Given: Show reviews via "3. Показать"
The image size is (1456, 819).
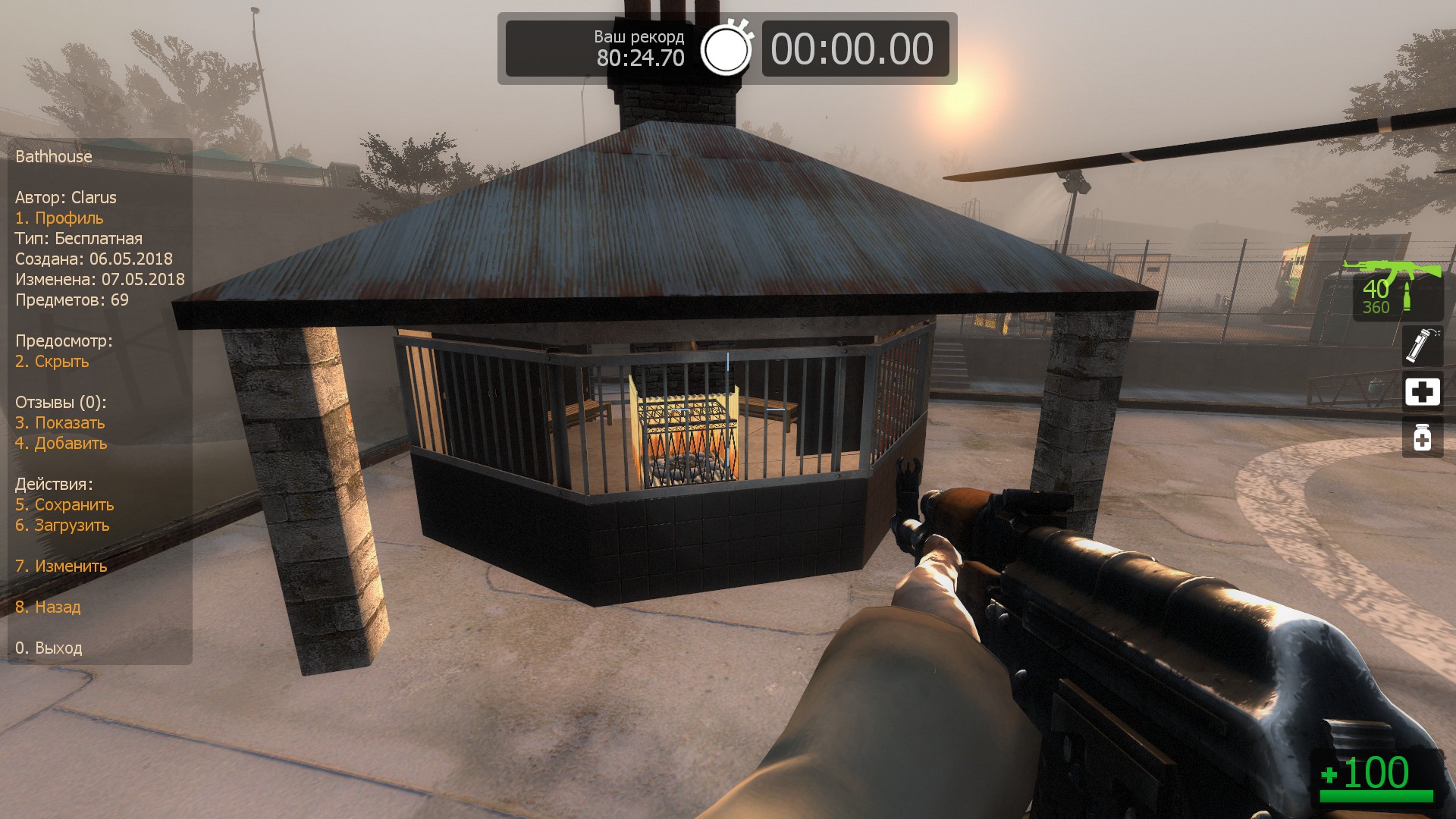Looking at the screenshot, I should (x=60, y=423).
